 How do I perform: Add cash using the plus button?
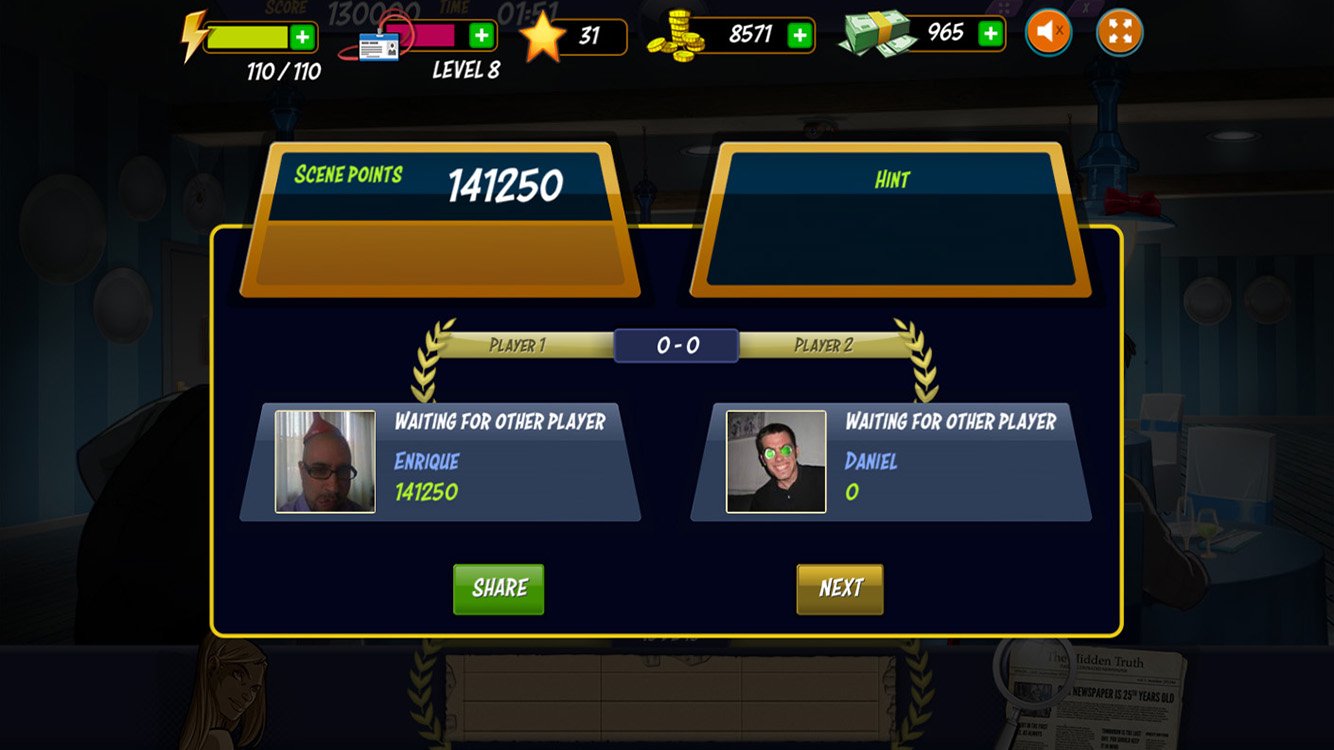pyautogui.click(x=989, y=34)
